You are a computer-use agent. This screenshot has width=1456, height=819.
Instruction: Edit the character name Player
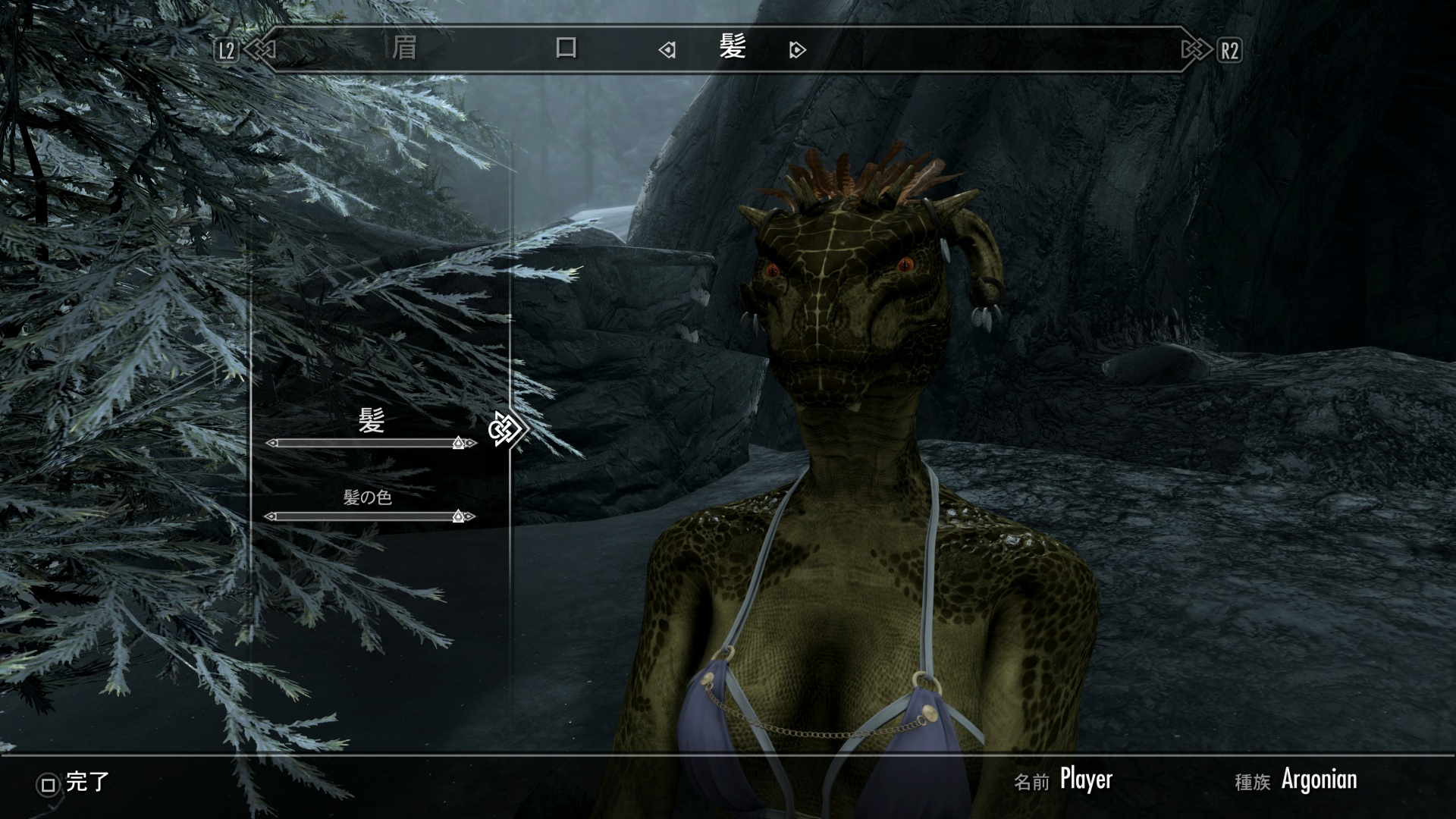click(x=1085, y=780)
